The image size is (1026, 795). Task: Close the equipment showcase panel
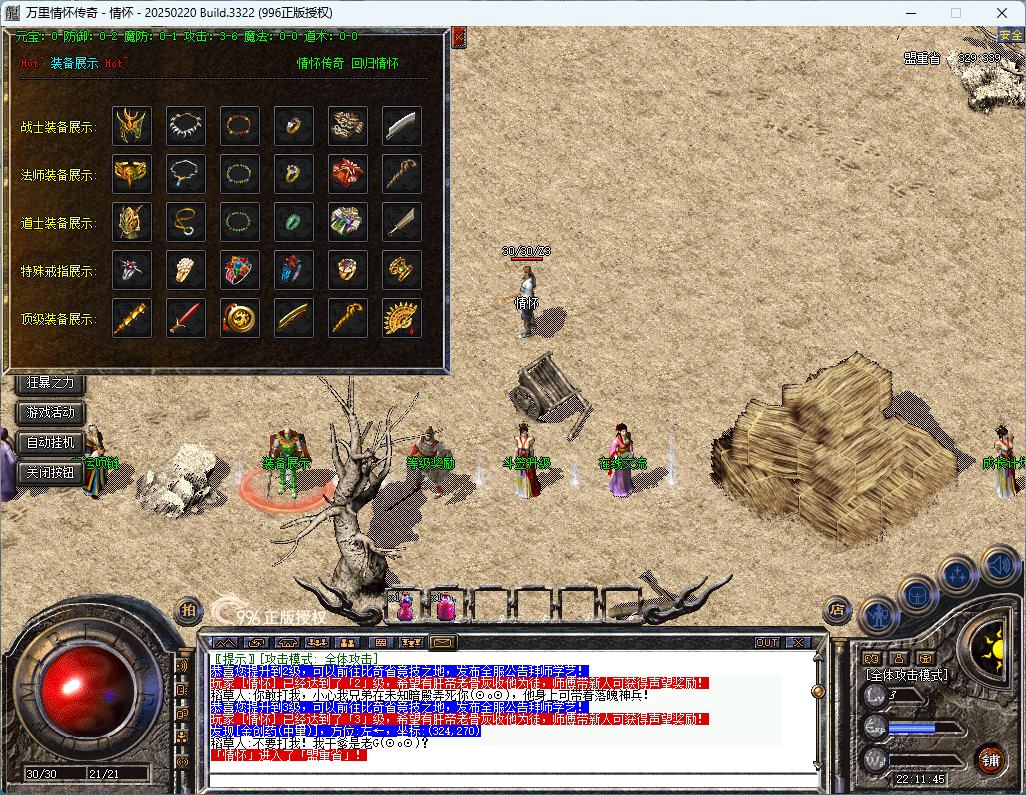(459, 38)
